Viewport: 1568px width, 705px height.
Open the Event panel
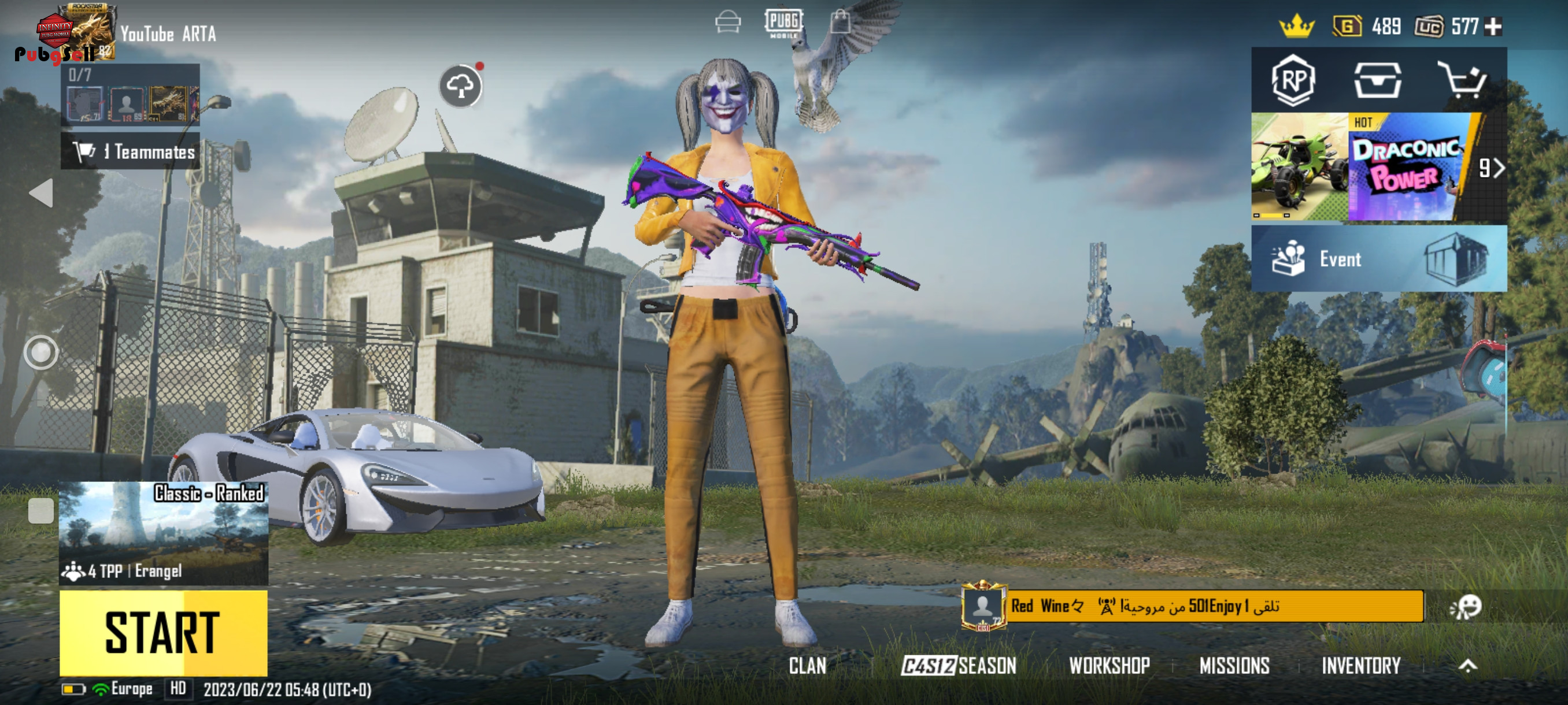(1378, 259)
